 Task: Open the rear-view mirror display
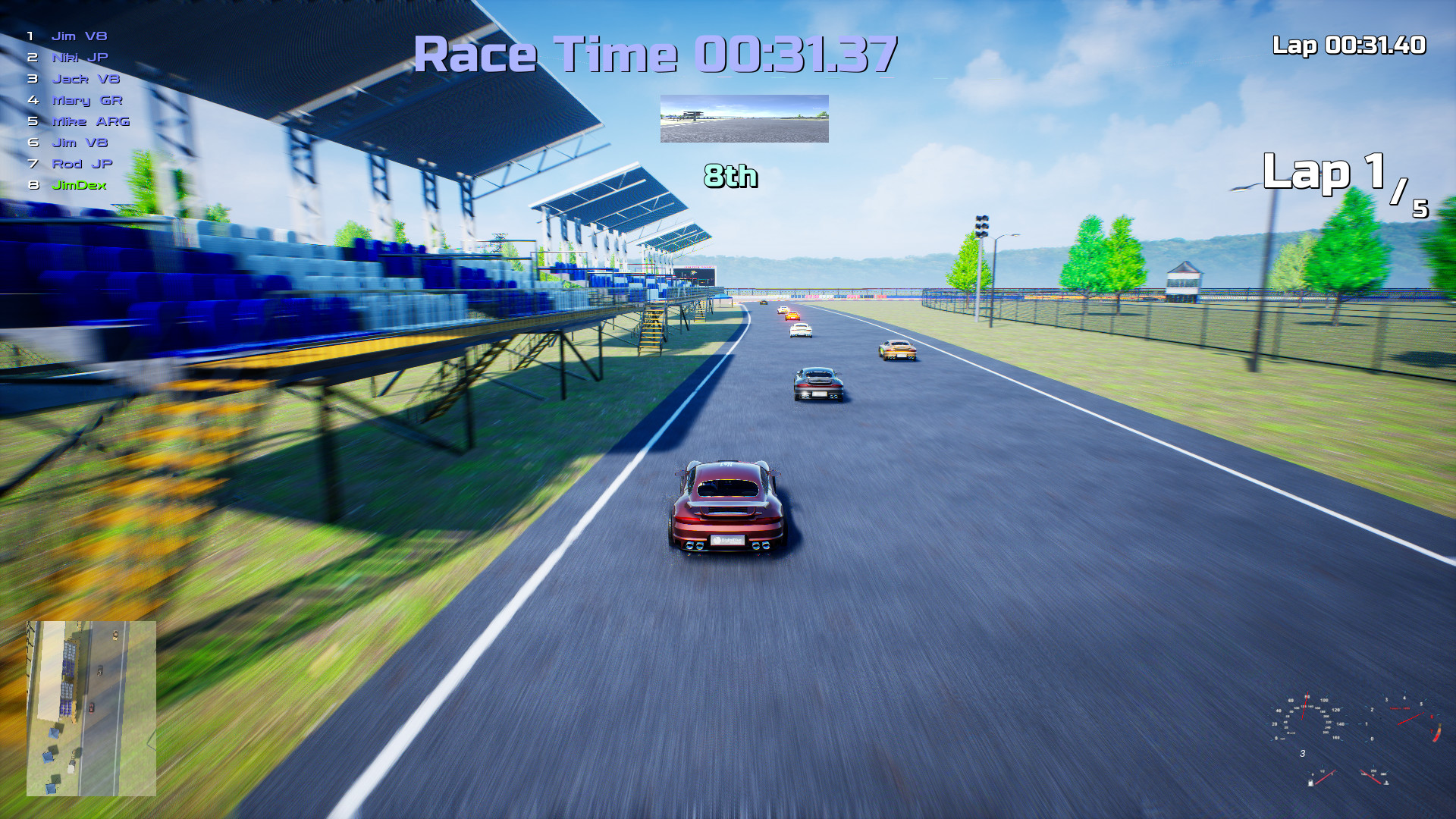744,119
